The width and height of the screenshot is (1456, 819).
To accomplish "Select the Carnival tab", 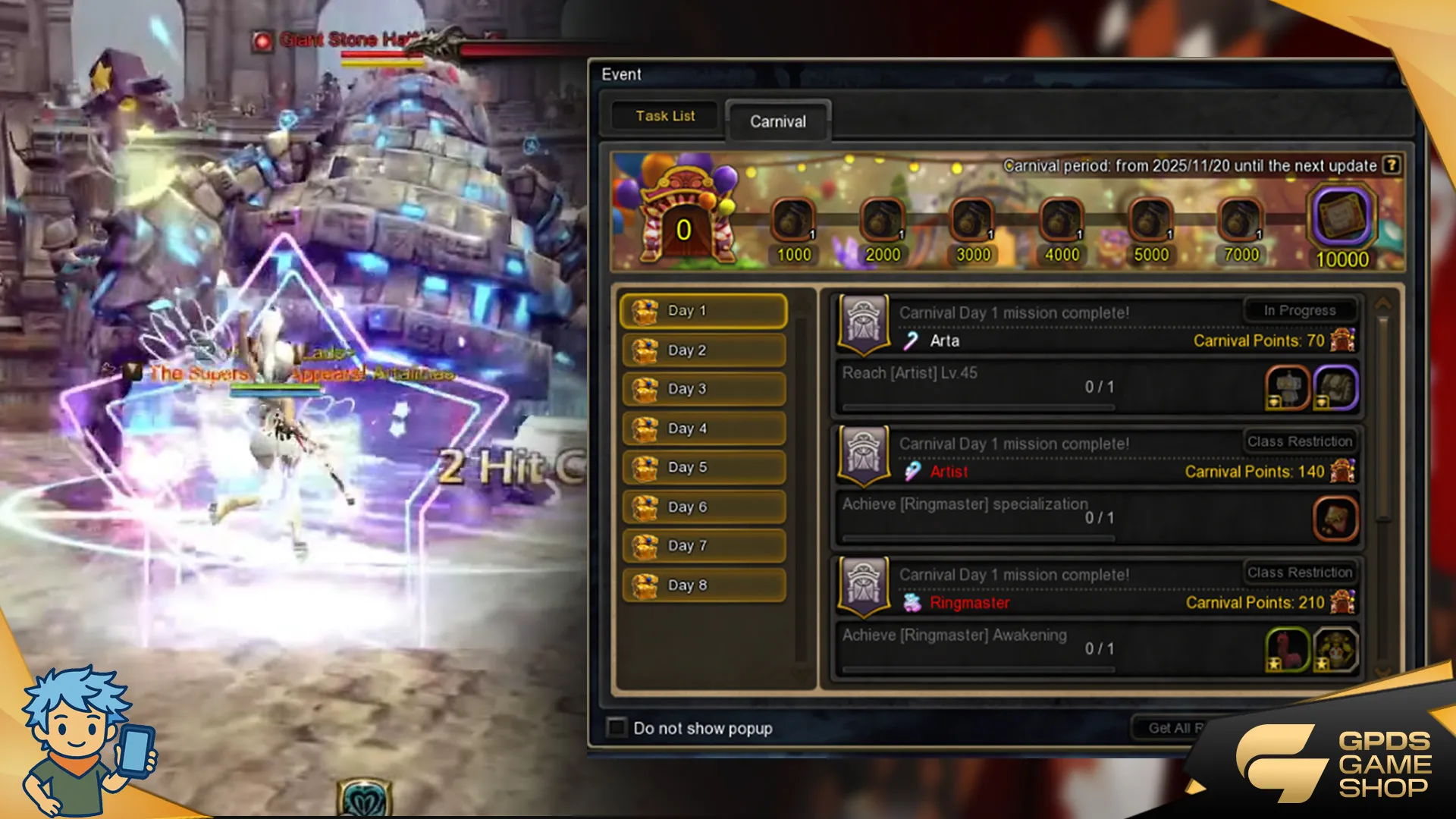I will coord(778,121).
